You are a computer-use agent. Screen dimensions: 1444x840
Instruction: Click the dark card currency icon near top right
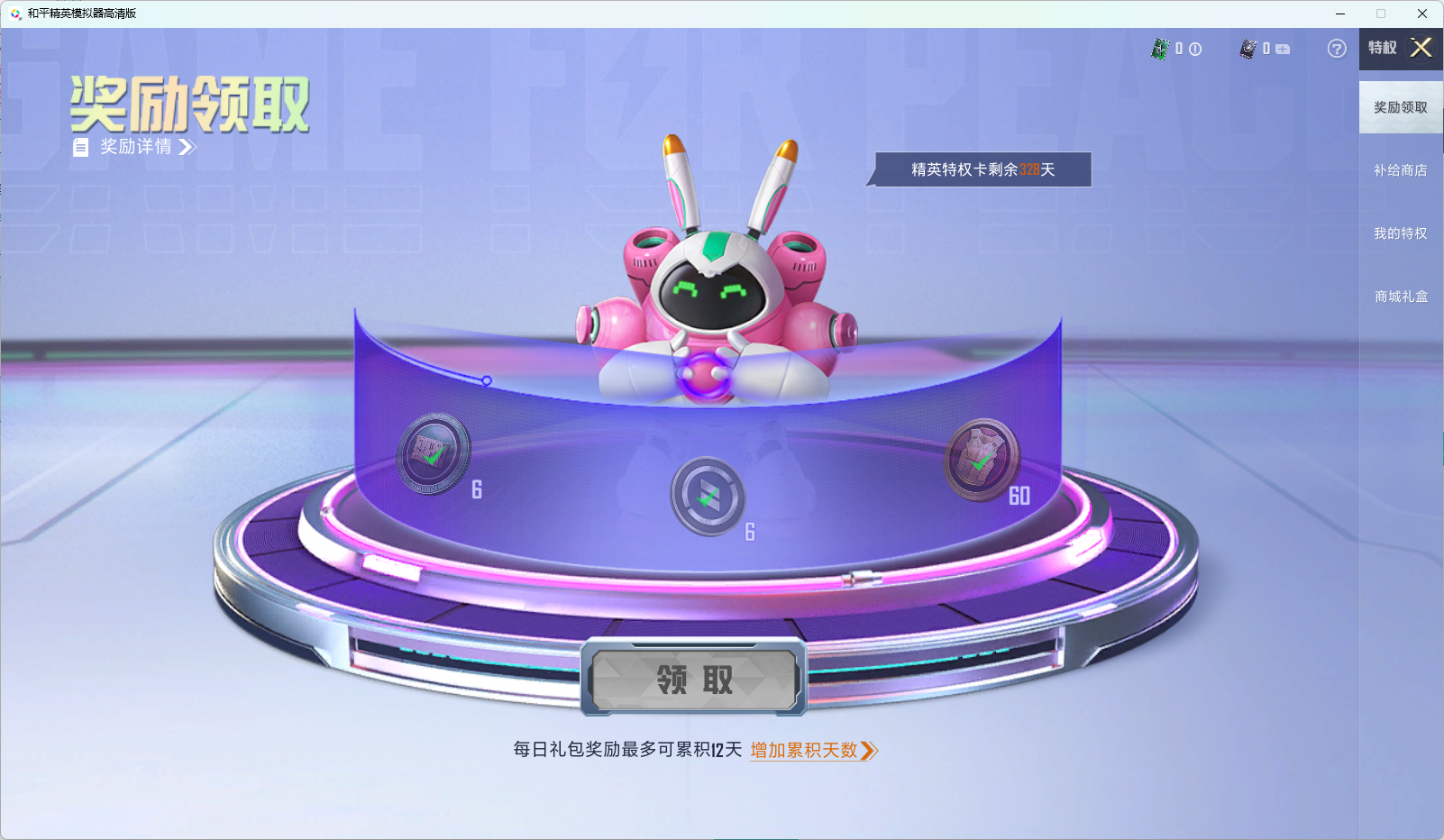(1248, 50)
